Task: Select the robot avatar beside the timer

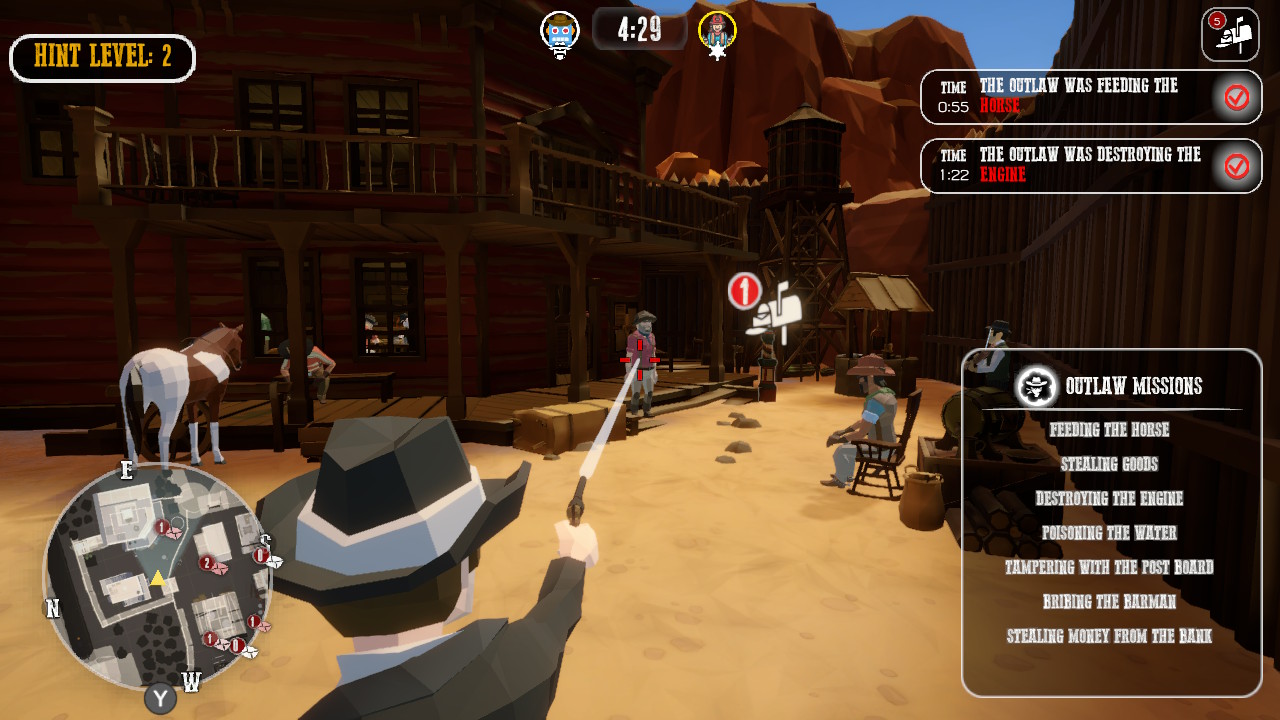Action: click(559, 31)
